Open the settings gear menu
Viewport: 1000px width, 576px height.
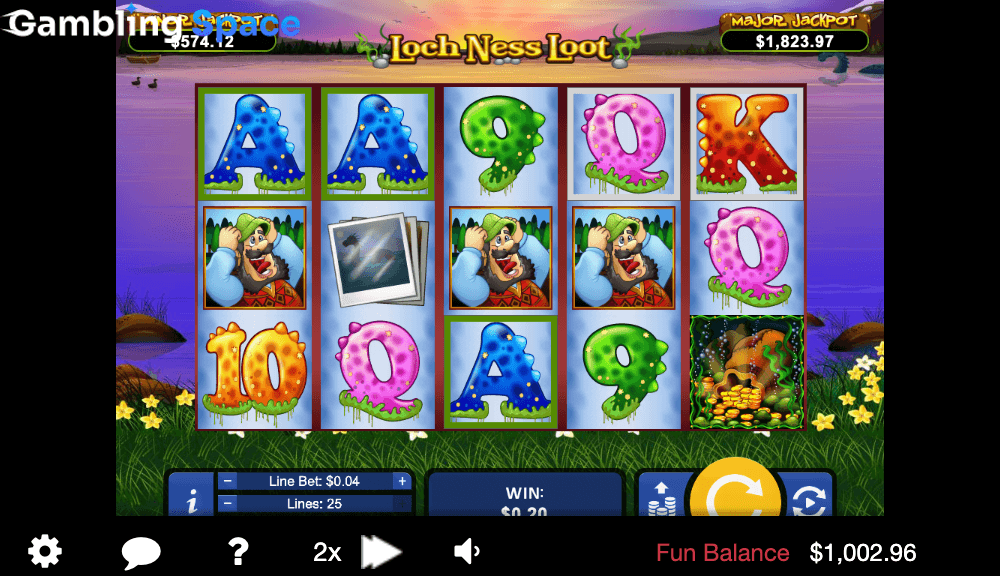point(45,551)
